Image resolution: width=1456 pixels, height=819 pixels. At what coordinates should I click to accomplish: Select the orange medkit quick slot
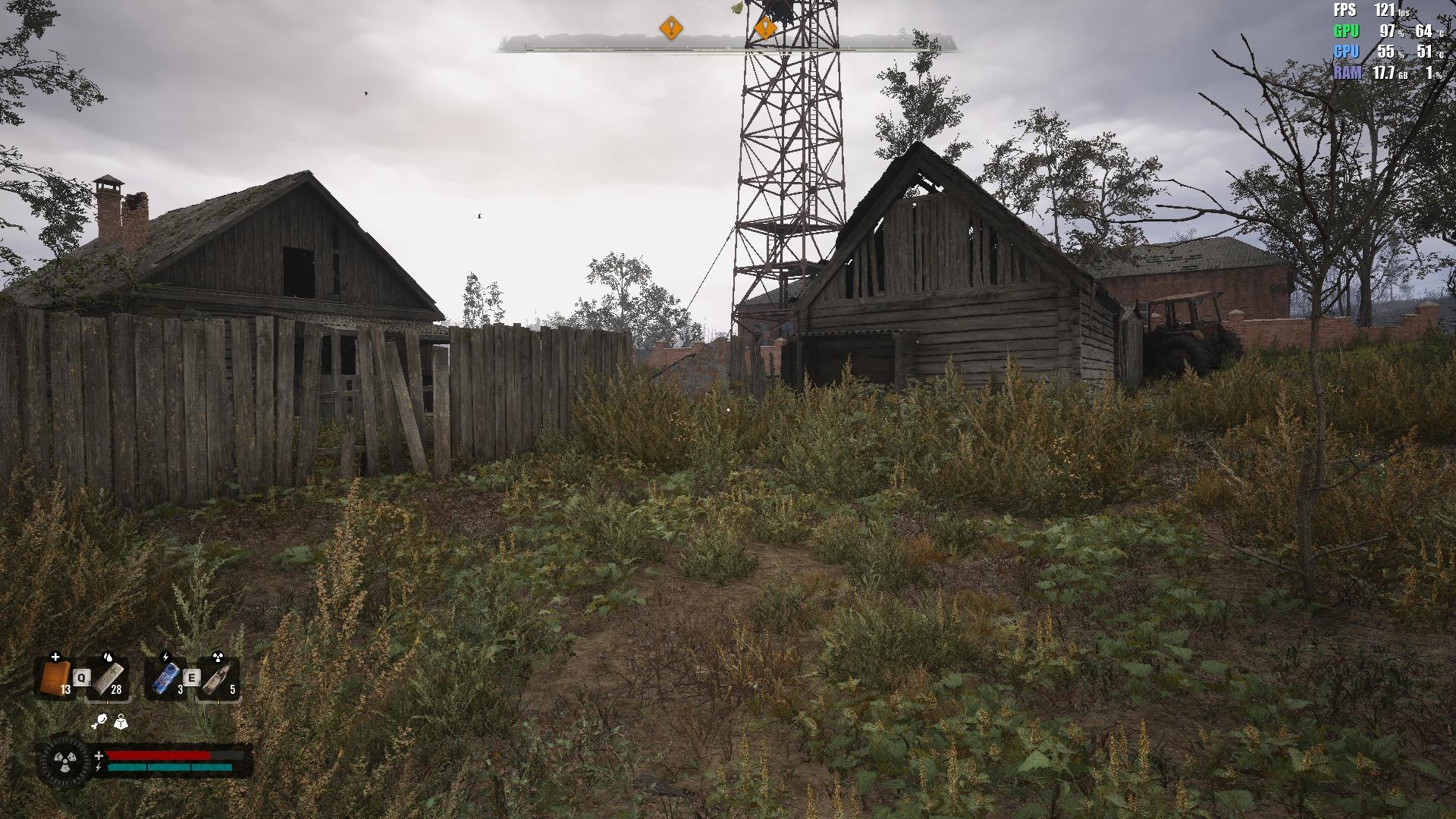tap(55, 677)
